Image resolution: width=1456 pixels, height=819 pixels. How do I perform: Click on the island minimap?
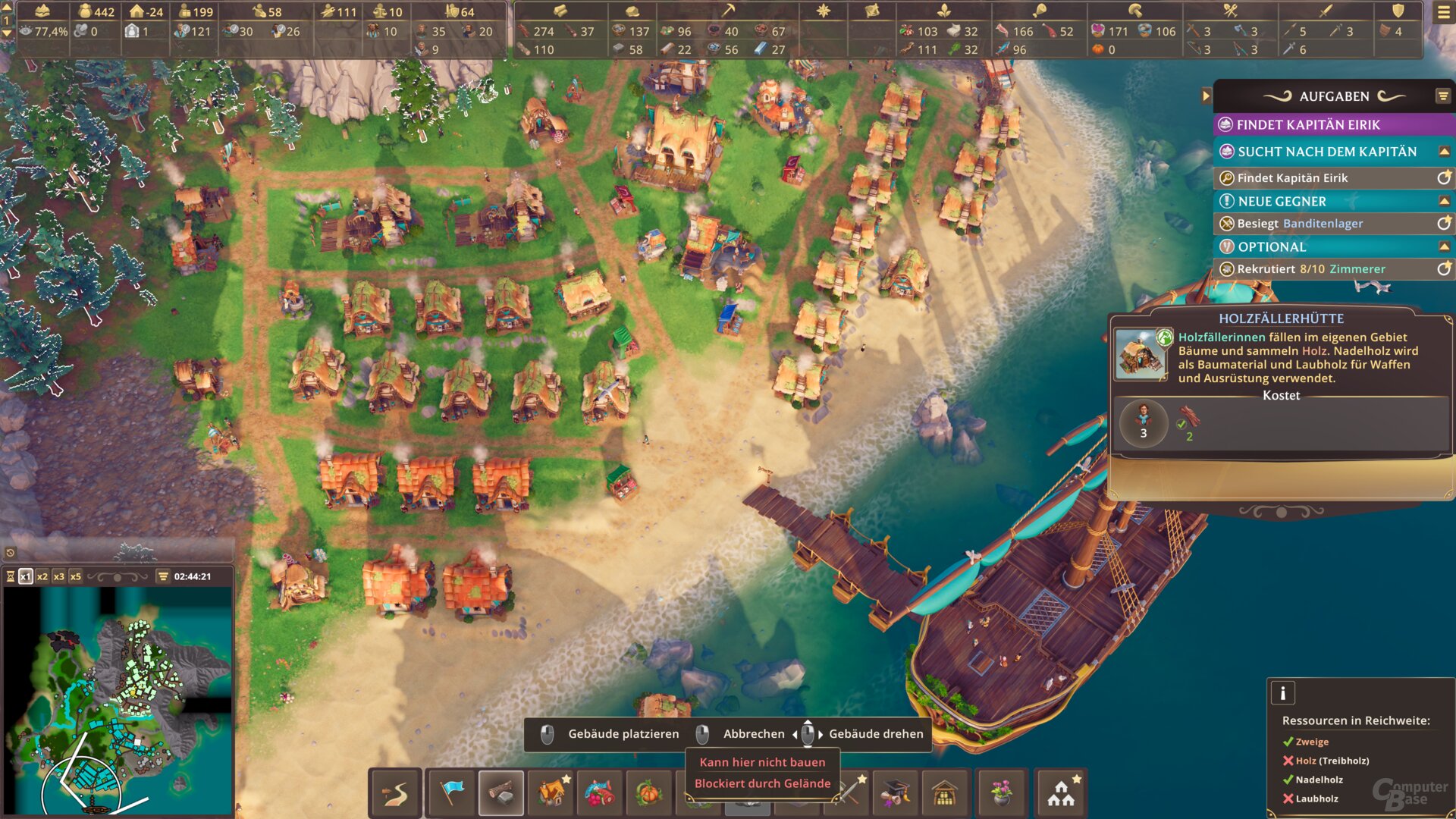tap(118, 698)
